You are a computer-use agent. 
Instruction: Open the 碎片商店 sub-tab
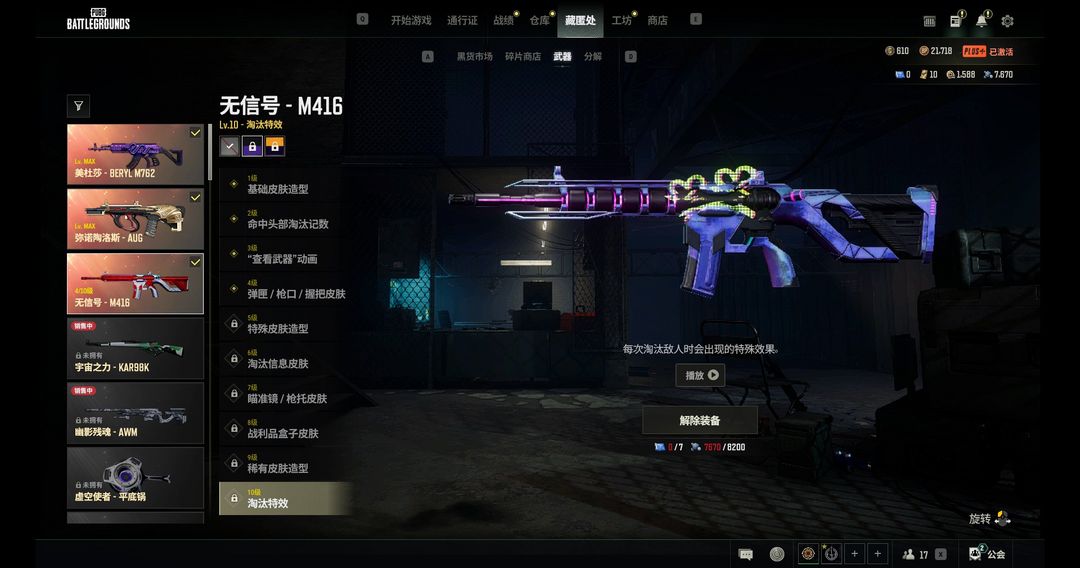coord(523,57)
